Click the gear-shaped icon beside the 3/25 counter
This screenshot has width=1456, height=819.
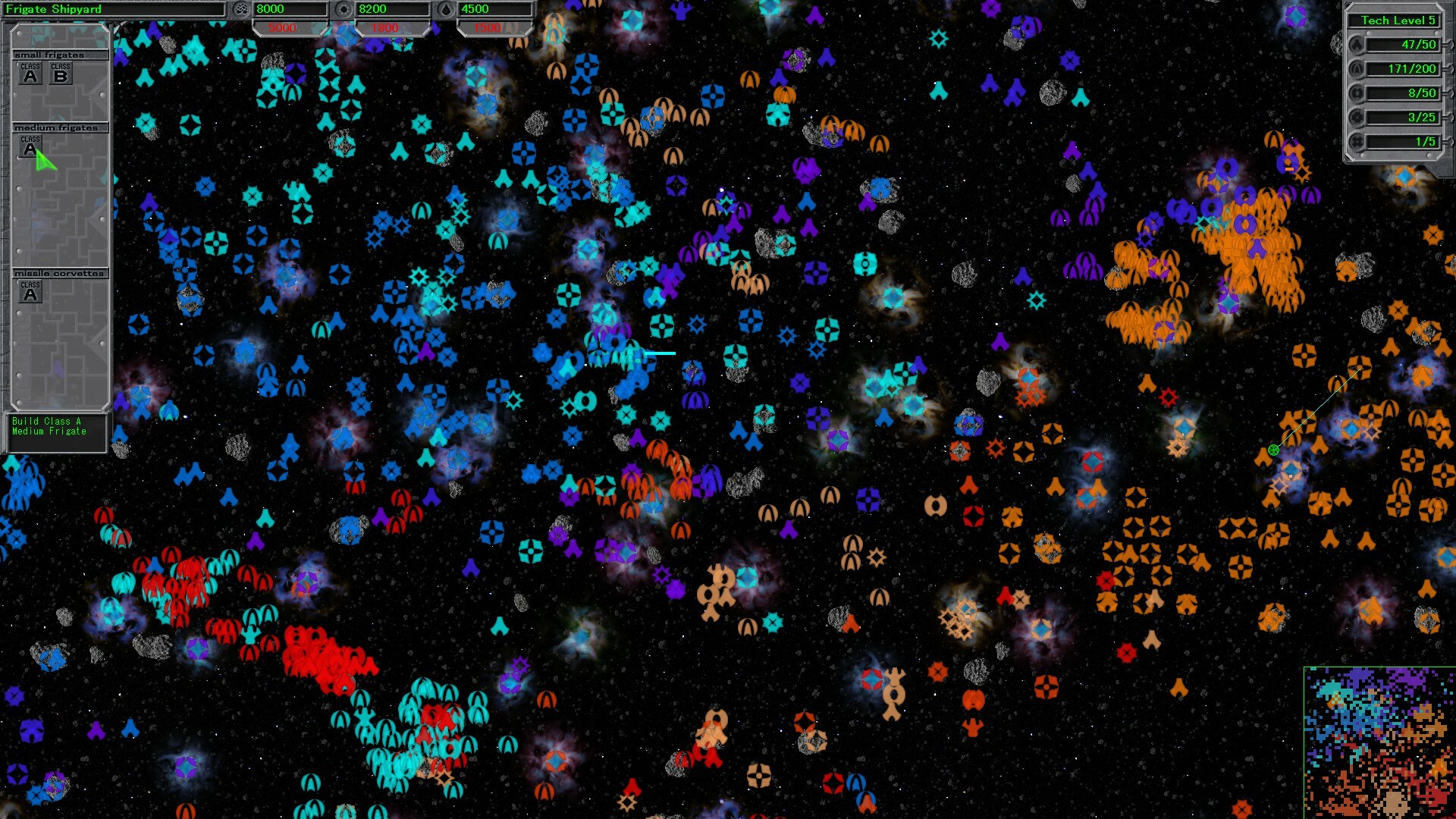click(1357, 118)
